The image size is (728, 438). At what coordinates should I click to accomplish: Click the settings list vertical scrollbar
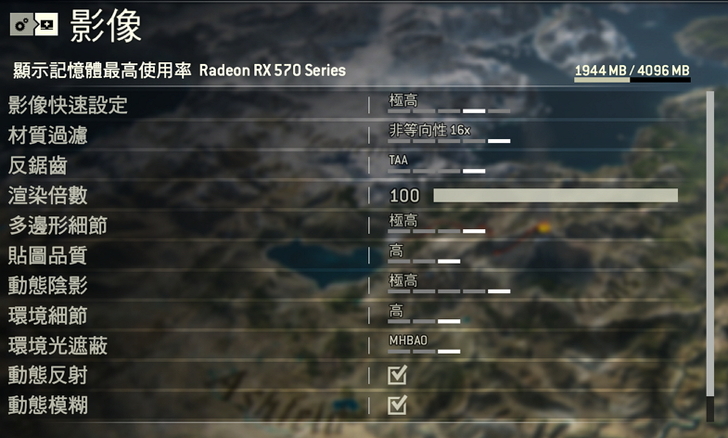[711, 250]
